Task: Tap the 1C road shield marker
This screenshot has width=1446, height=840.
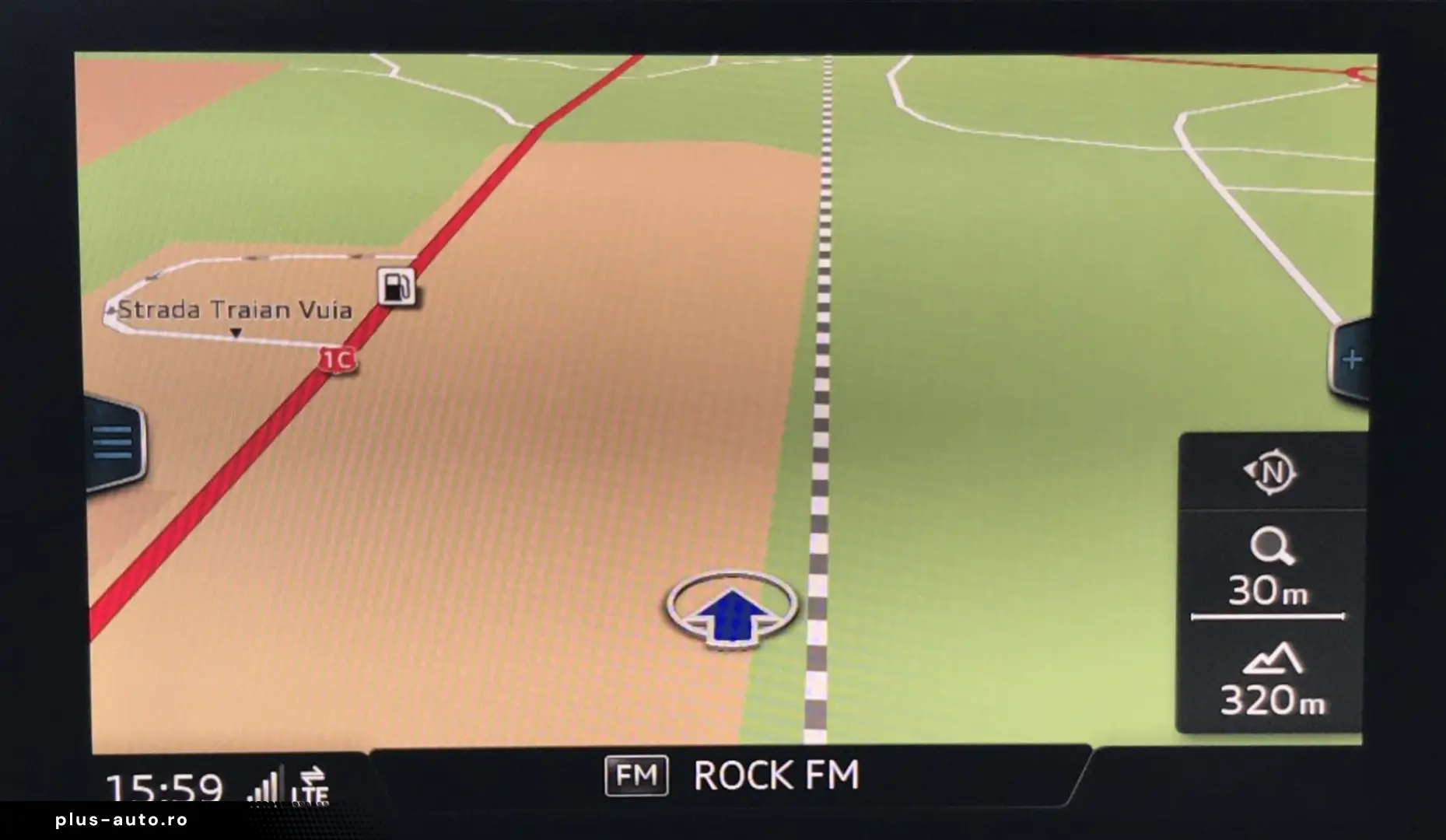Action: pyautogui.click(x=338, y=359)
